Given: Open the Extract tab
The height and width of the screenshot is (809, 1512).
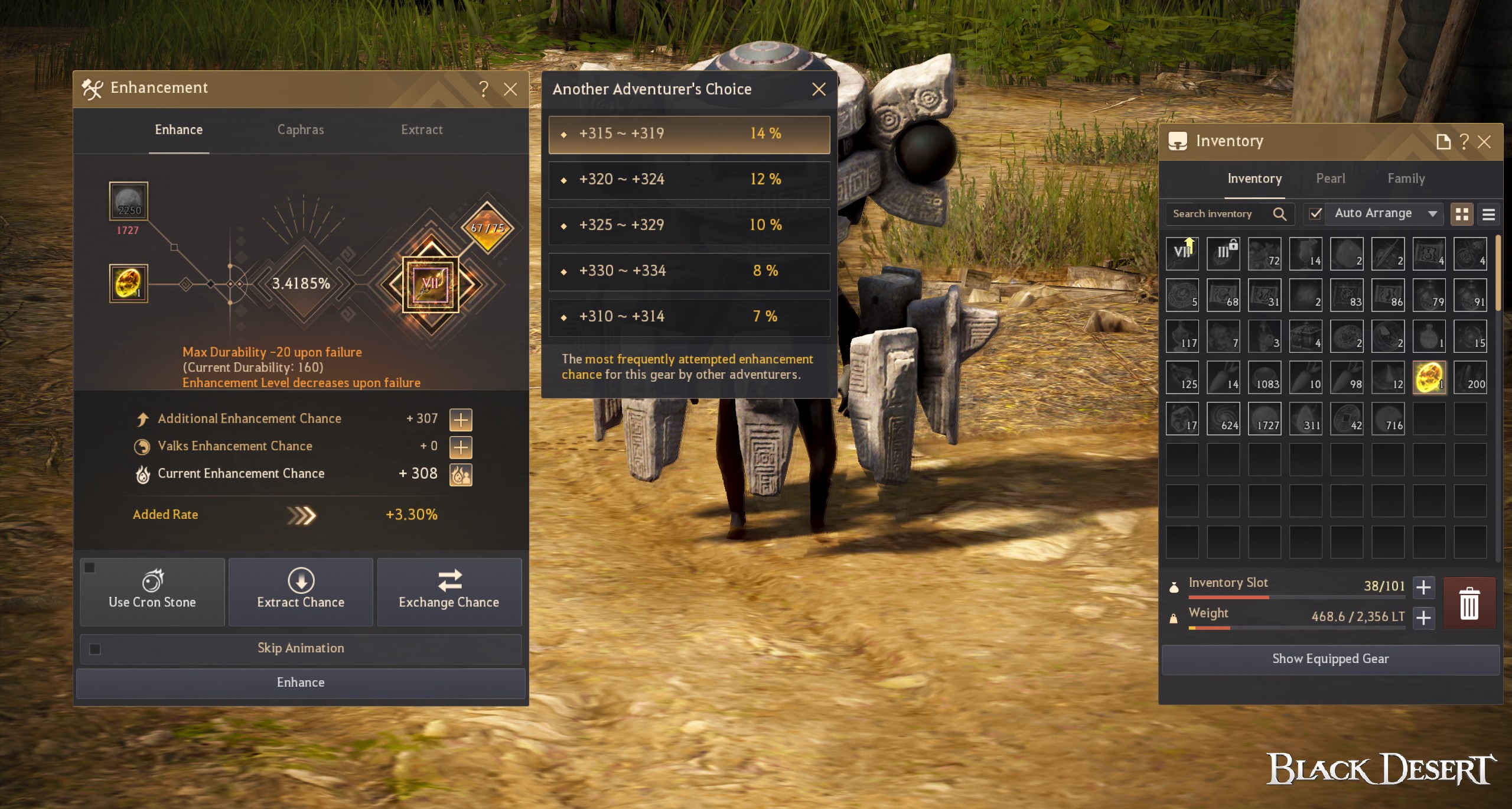Looking at the screenshot, I should click(422, 130).
